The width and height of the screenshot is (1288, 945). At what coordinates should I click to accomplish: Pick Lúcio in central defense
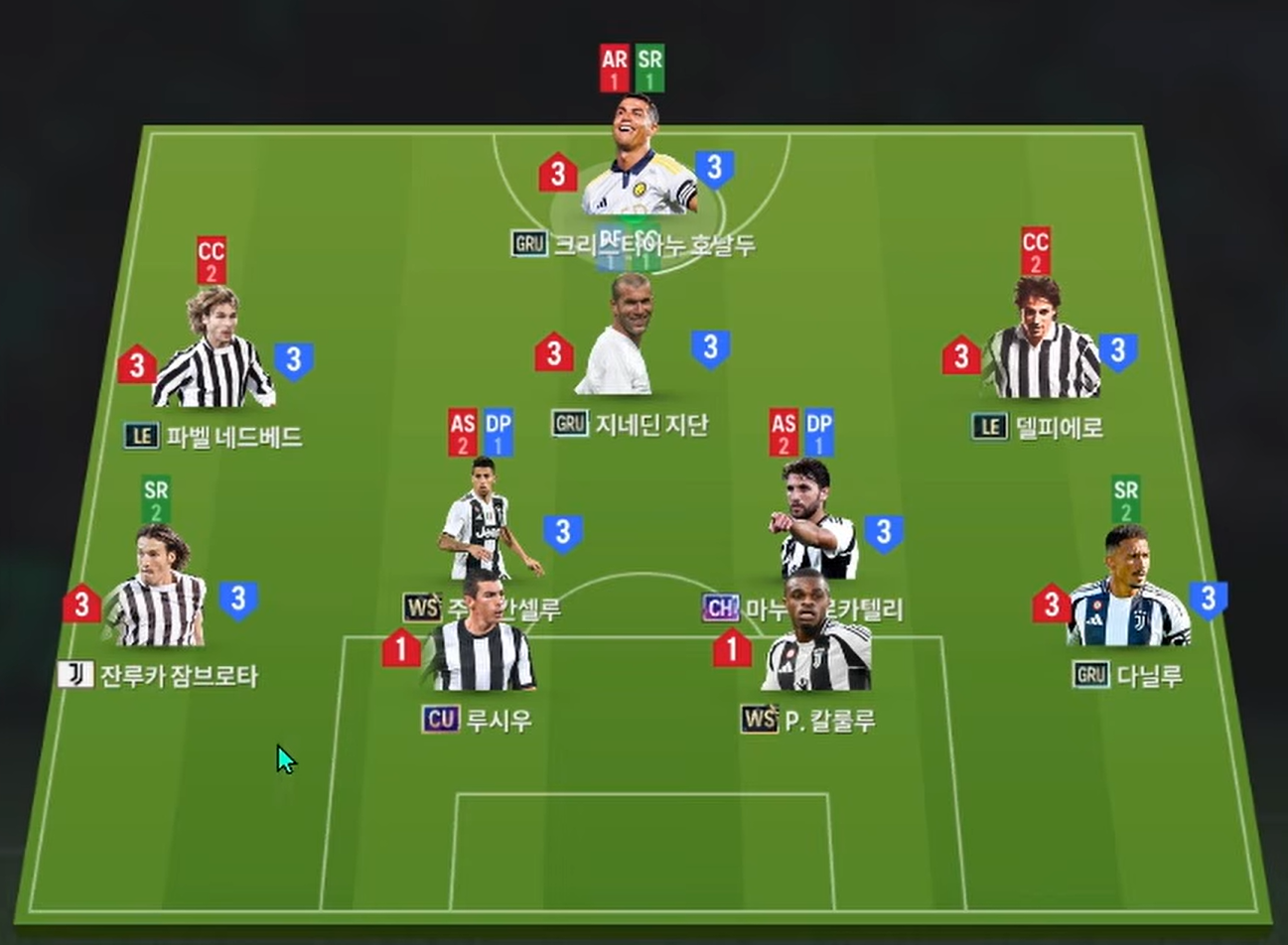(x=482, y=640)
